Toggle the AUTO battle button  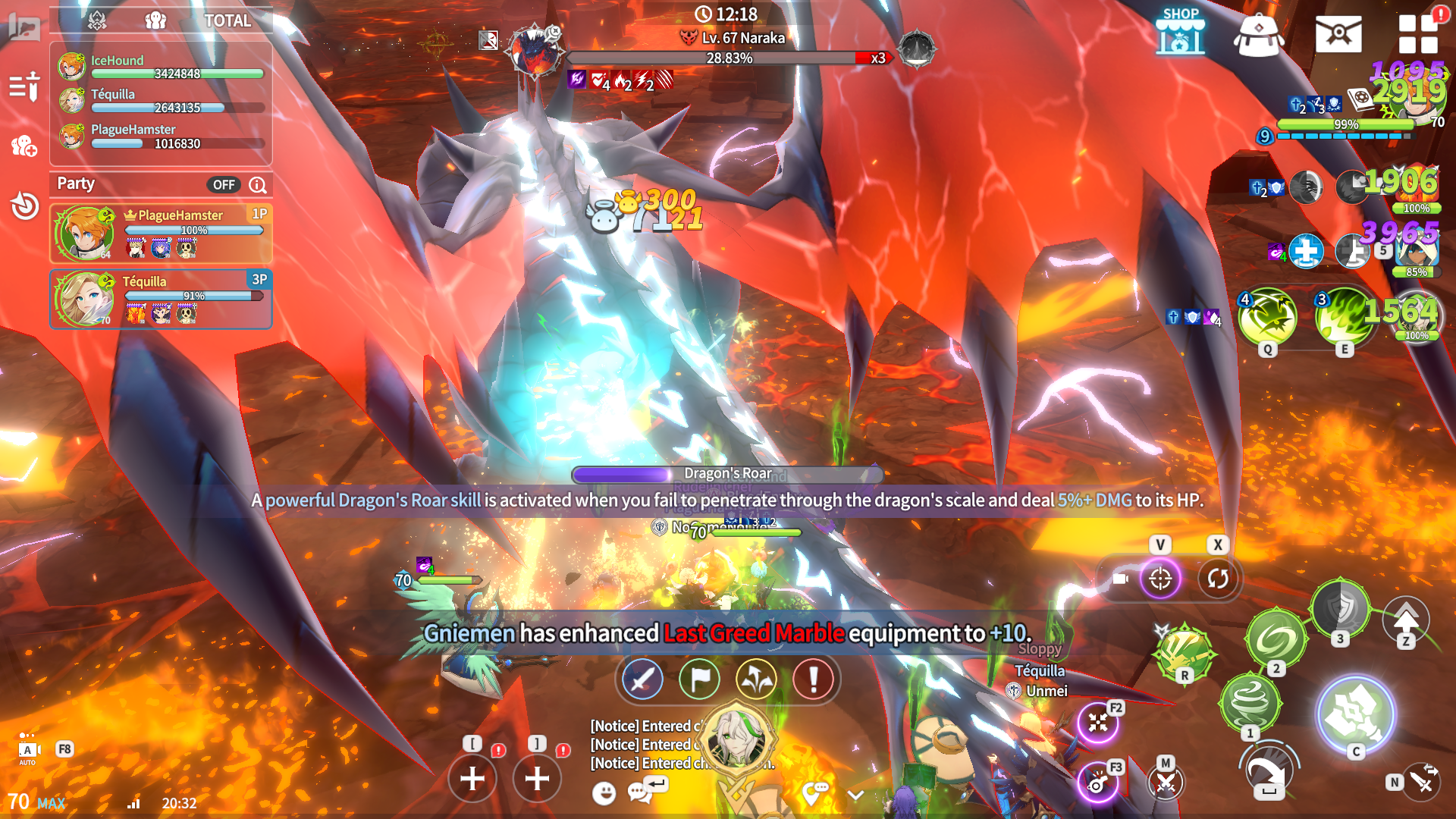27,751
